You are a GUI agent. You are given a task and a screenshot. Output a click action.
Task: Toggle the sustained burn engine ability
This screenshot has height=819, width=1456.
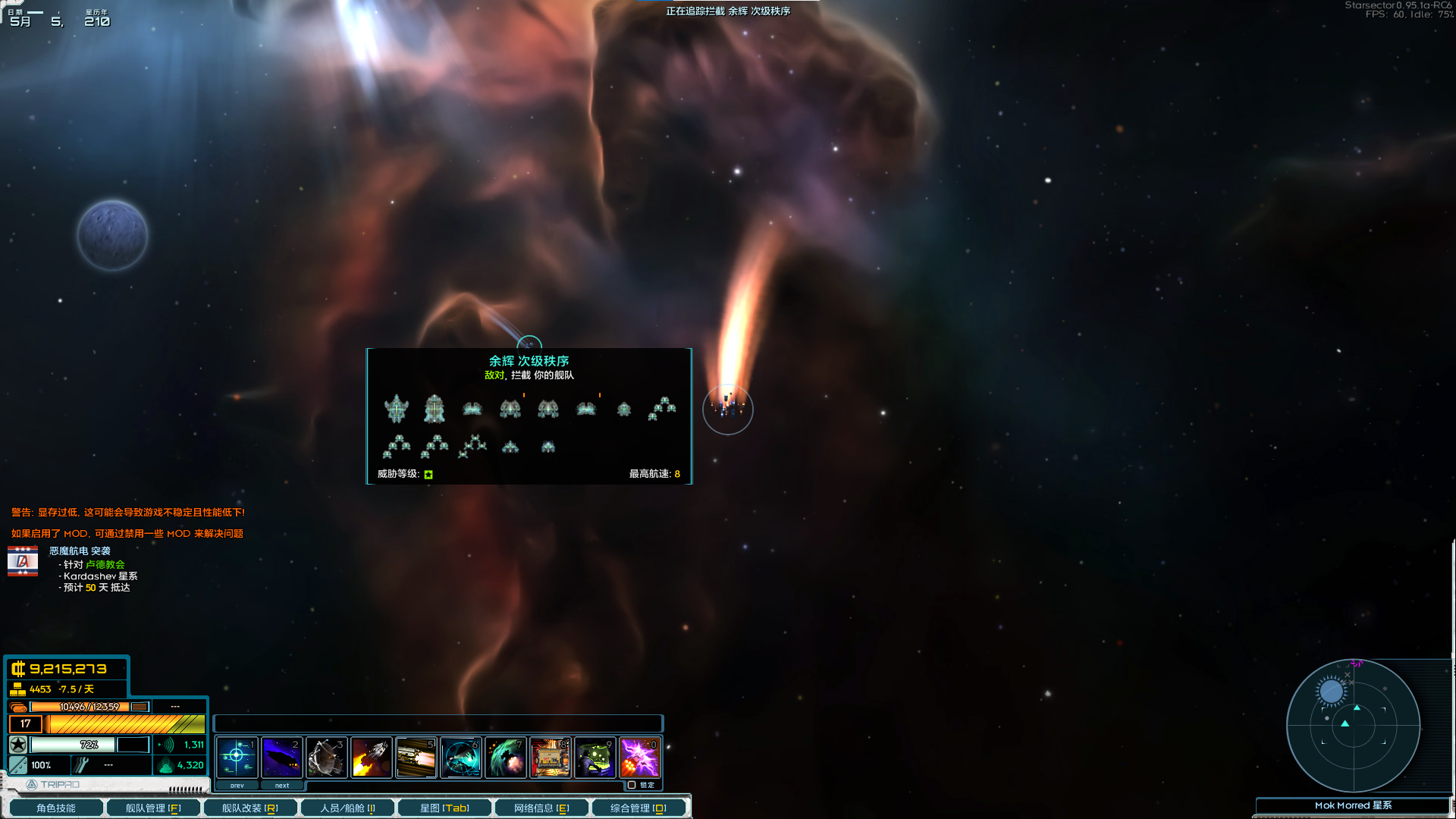pos(416,757)
